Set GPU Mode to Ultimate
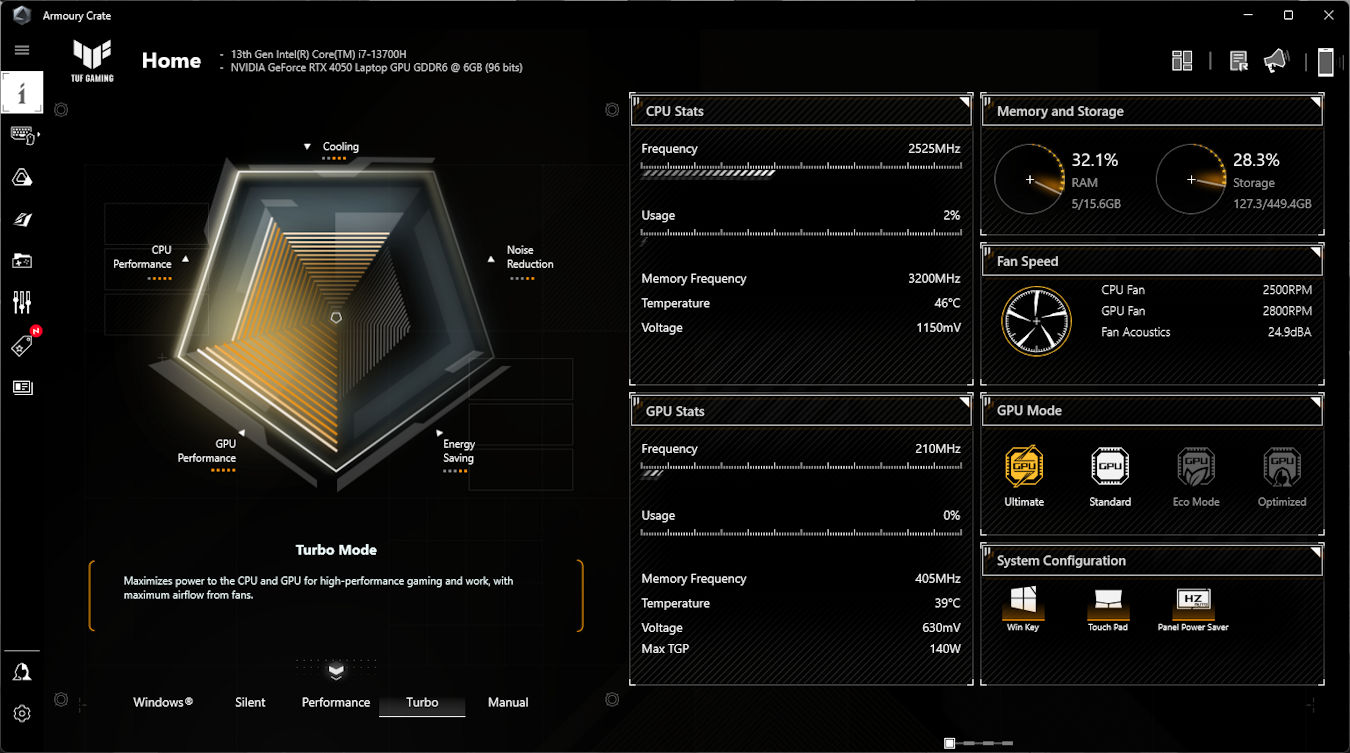The width and height of the screenshot is (1350, 753). [1024, 477]
